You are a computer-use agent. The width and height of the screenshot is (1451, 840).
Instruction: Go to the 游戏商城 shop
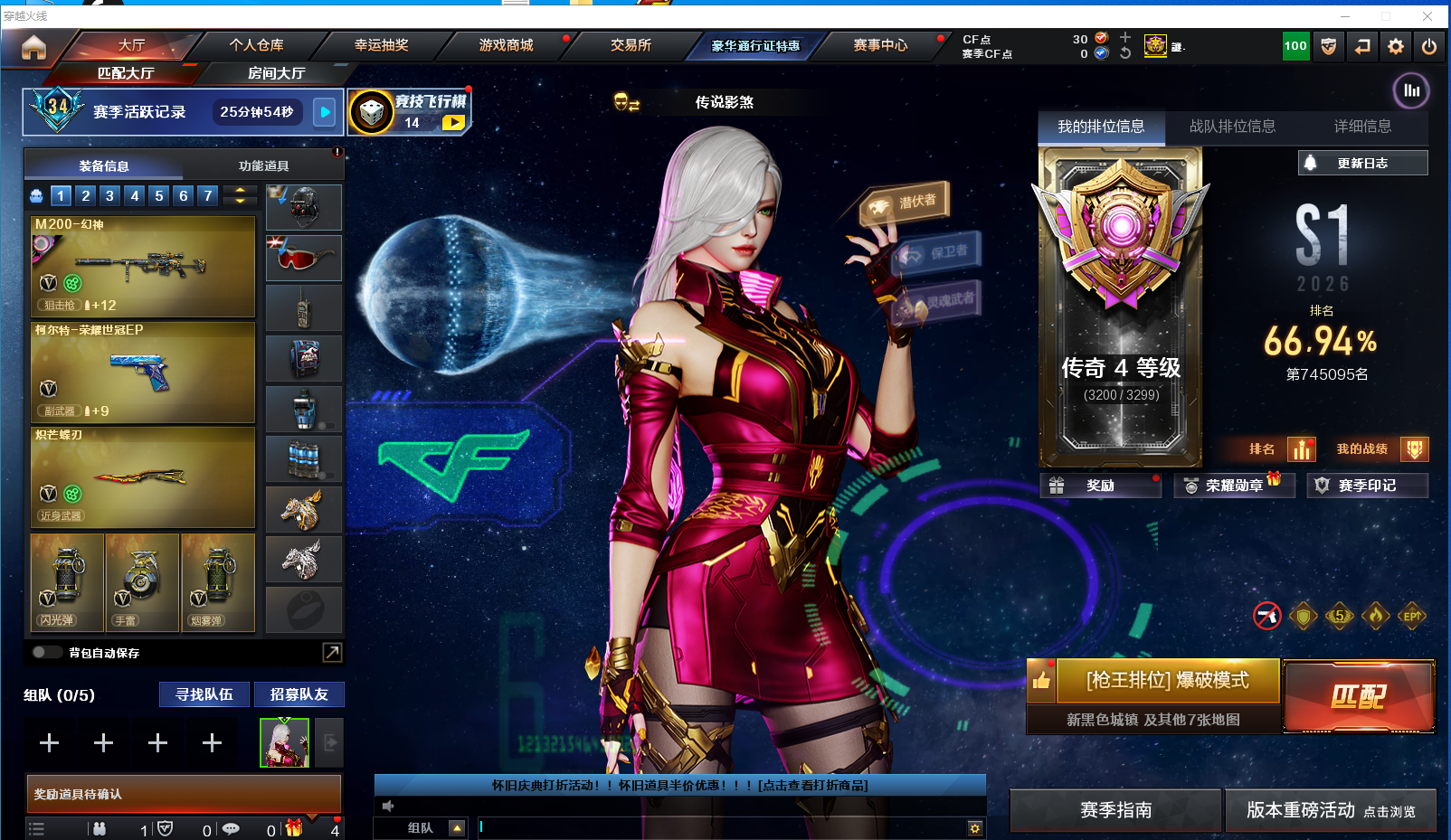[506, 45]
